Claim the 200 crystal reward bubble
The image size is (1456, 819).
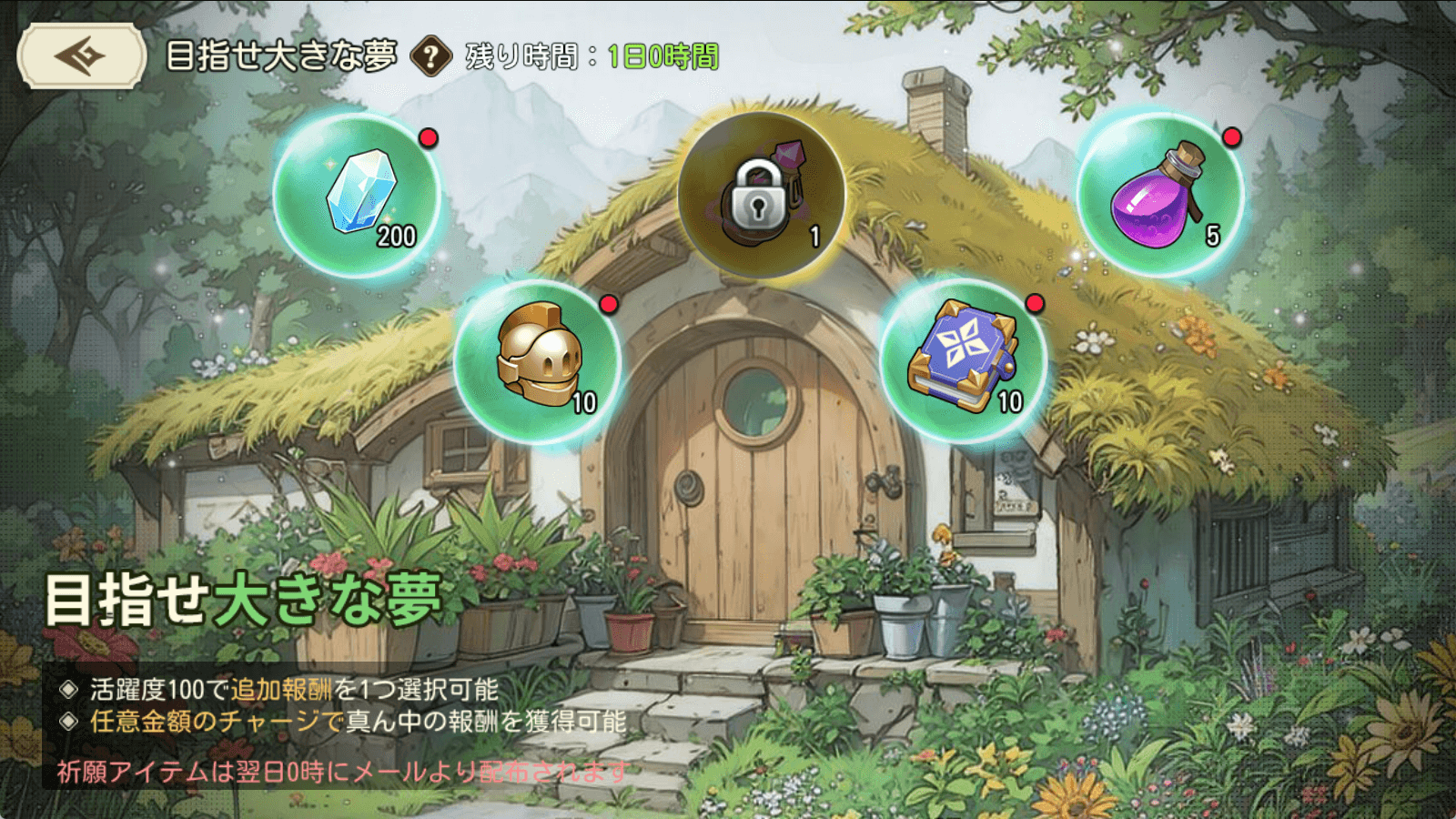[x=358, y=195]
